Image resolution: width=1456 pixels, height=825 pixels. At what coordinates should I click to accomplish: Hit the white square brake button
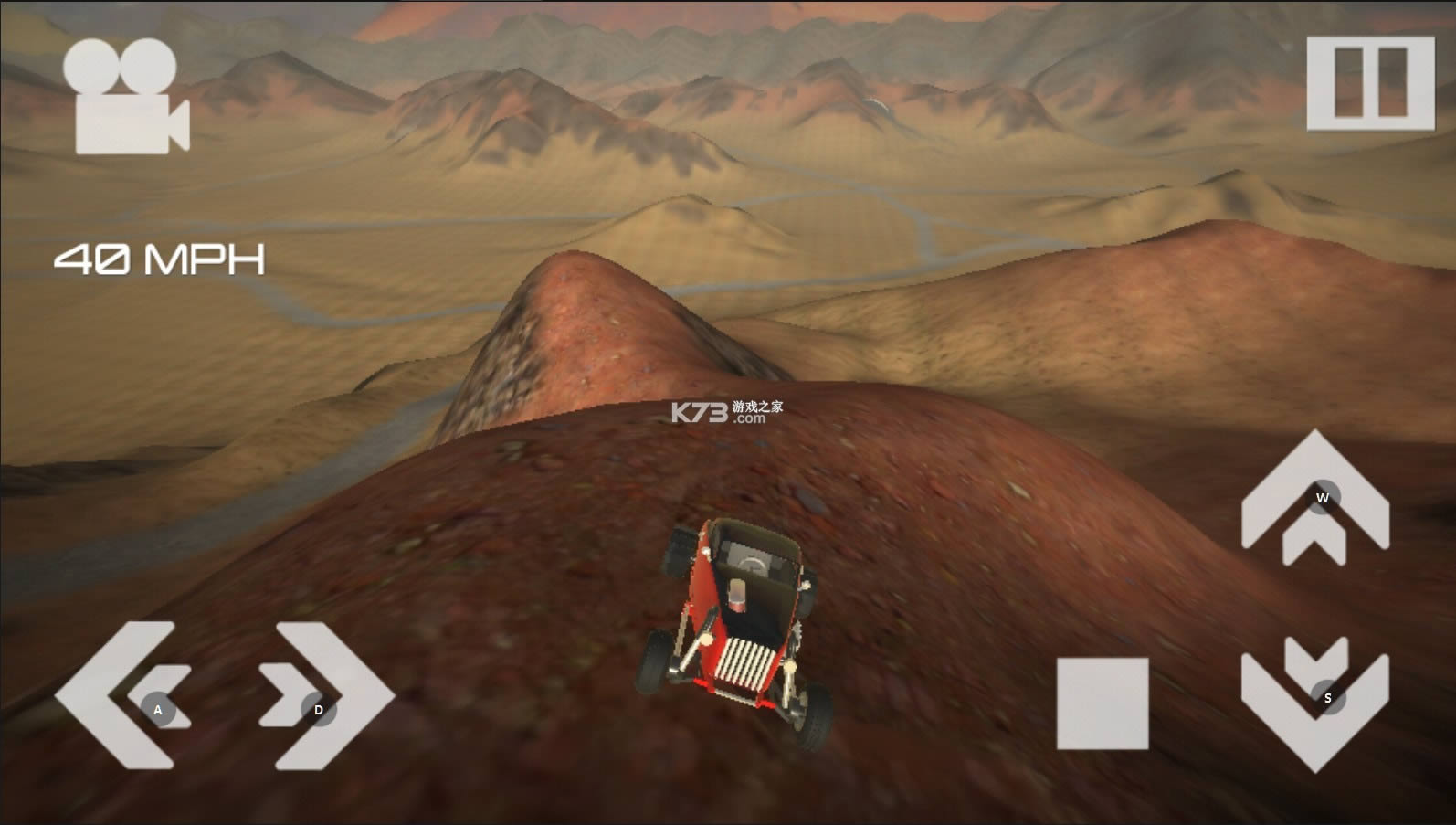click(x=1103, y=703)
